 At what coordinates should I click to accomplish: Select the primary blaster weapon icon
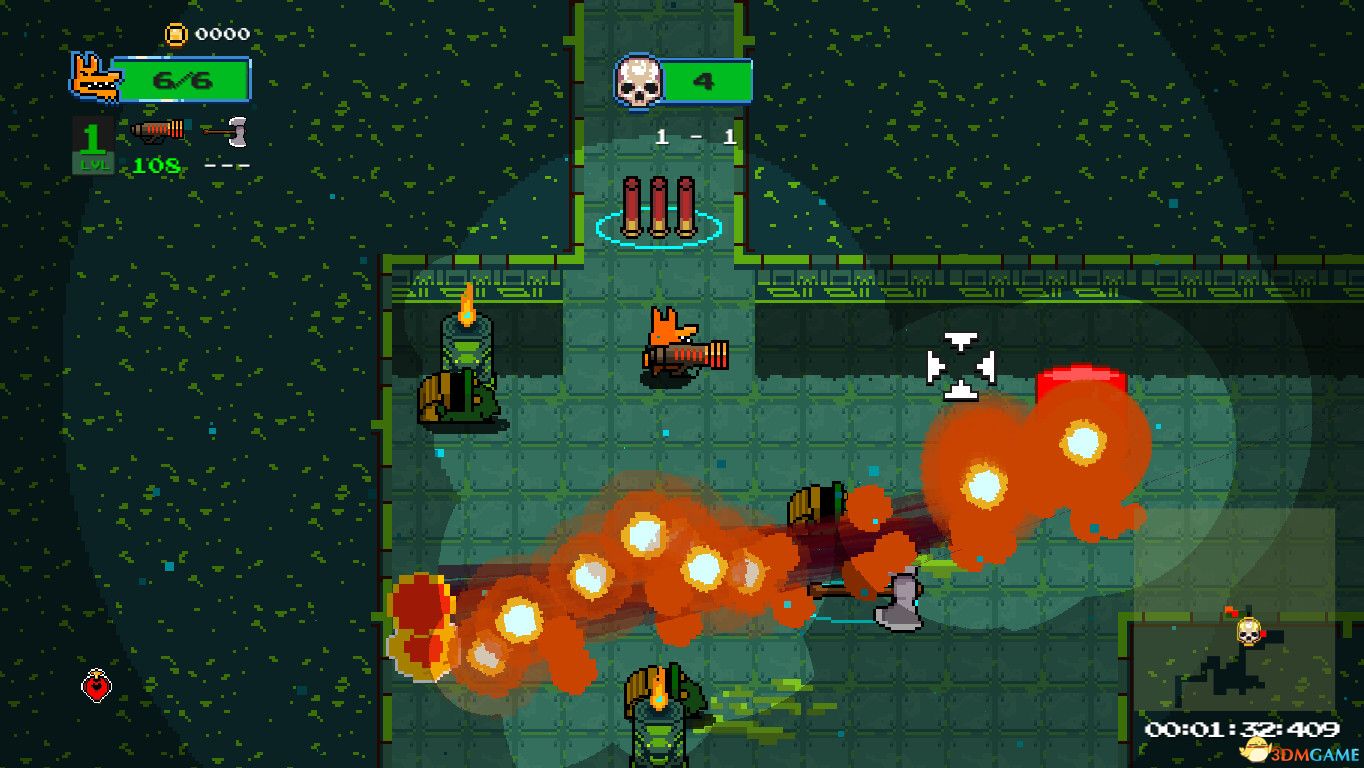pyautogui.click(x=158, y=129)
